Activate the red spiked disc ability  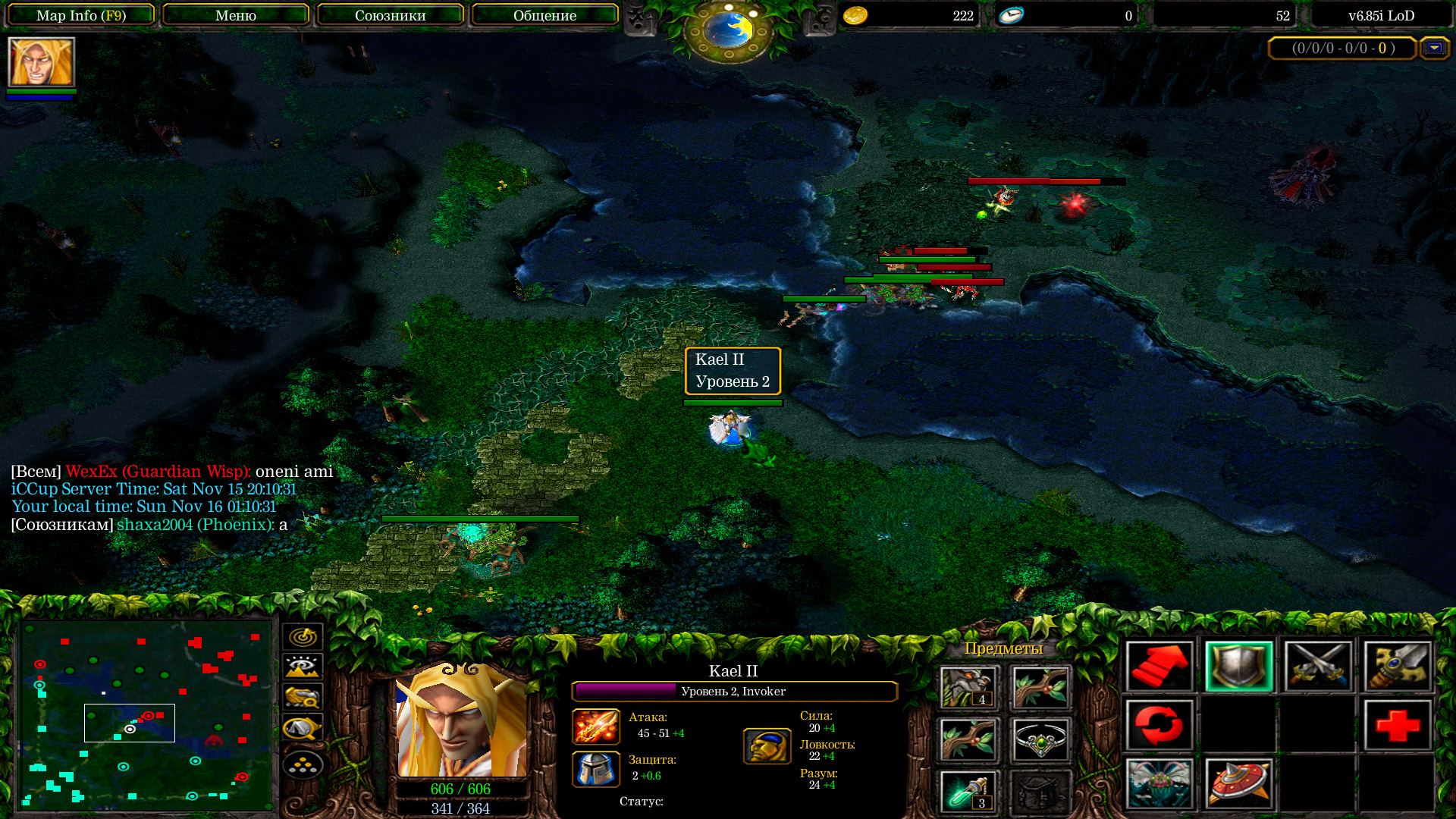pyautogui.click(x=1238, y=783)
